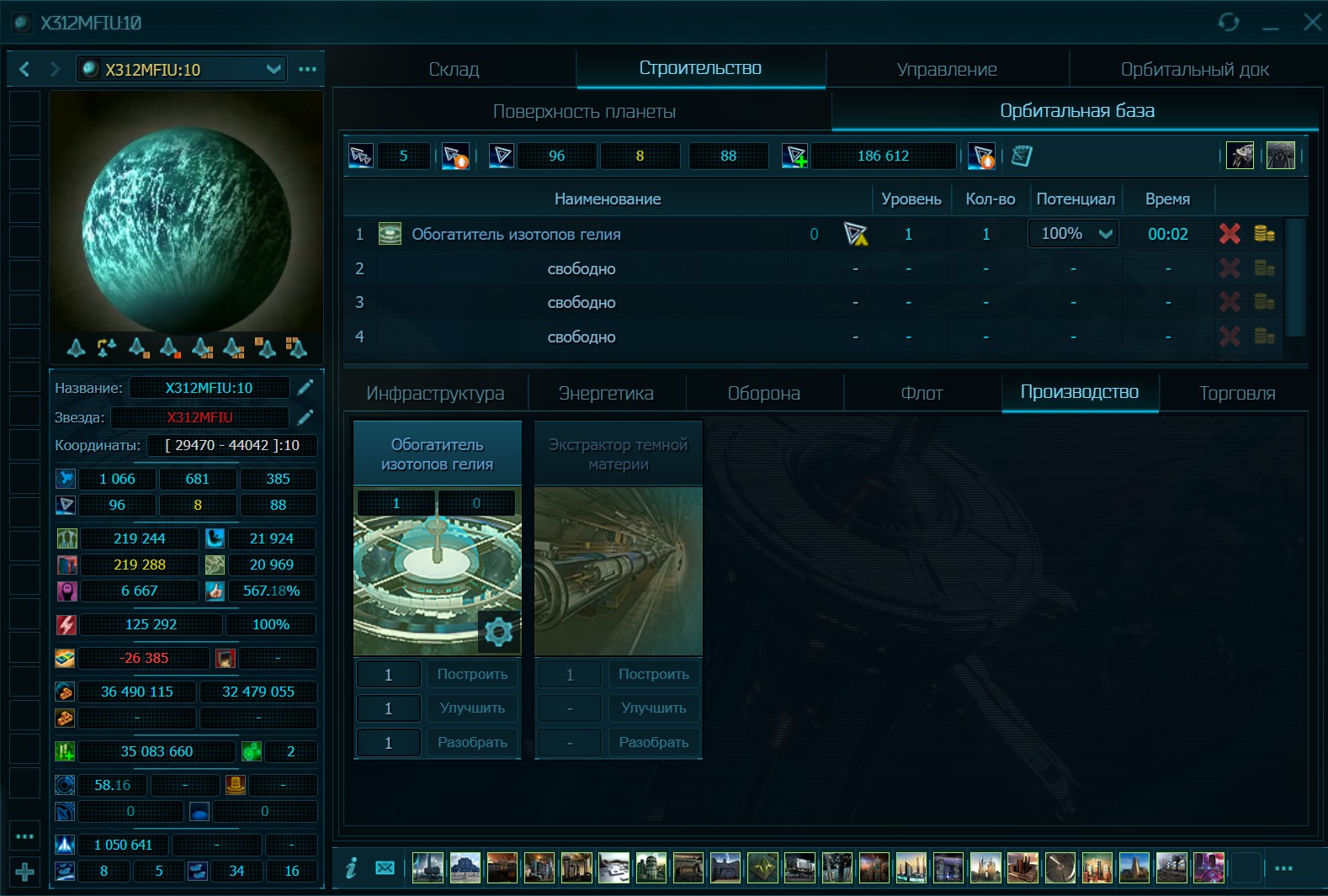Image resolution: width=1328 pixels, height=896 pixels.
Task: Cancel the helium enricher queue entry
Action: pyautogui.click(x=1230, y=234)
